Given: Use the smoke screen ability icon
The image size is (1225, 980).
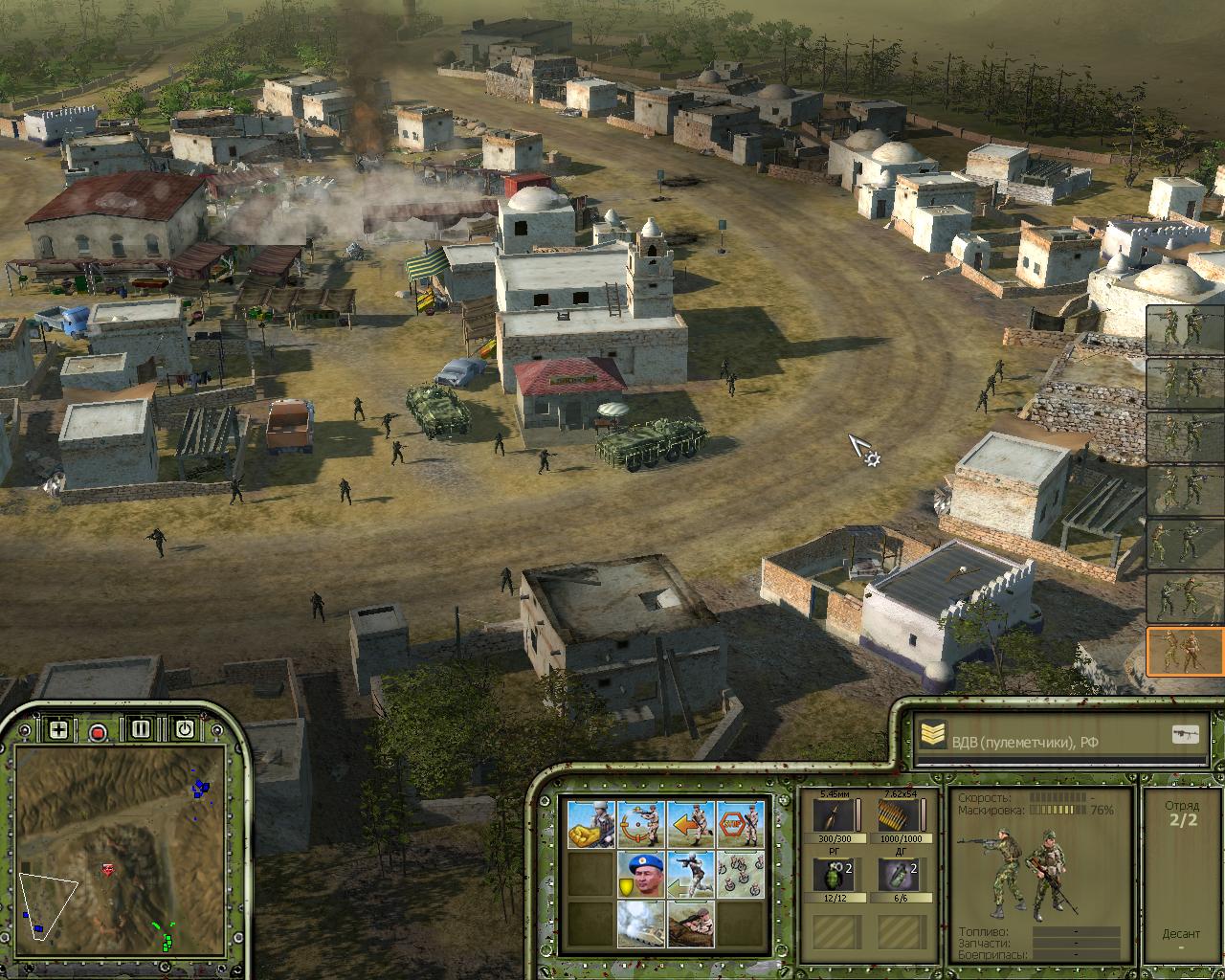Looking at the screenshot, I should coord(640,924).
